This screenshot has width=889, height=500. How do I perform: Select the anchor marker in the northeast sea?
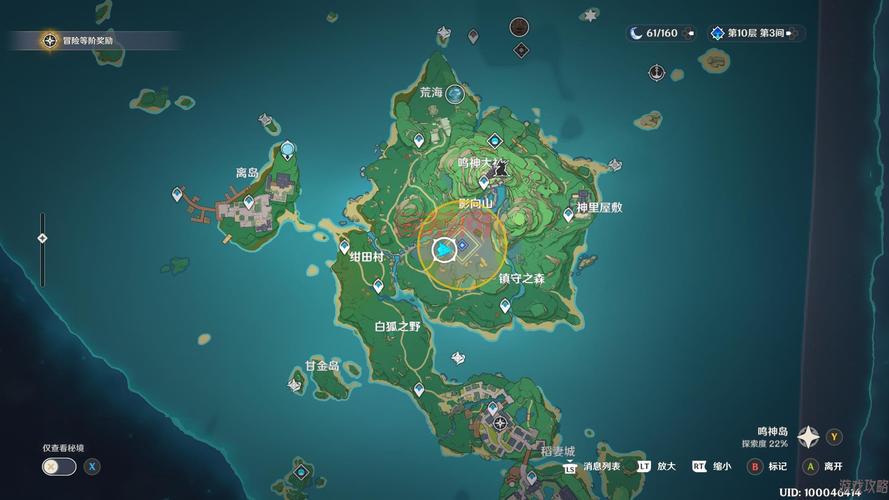(x=656, y=72)
